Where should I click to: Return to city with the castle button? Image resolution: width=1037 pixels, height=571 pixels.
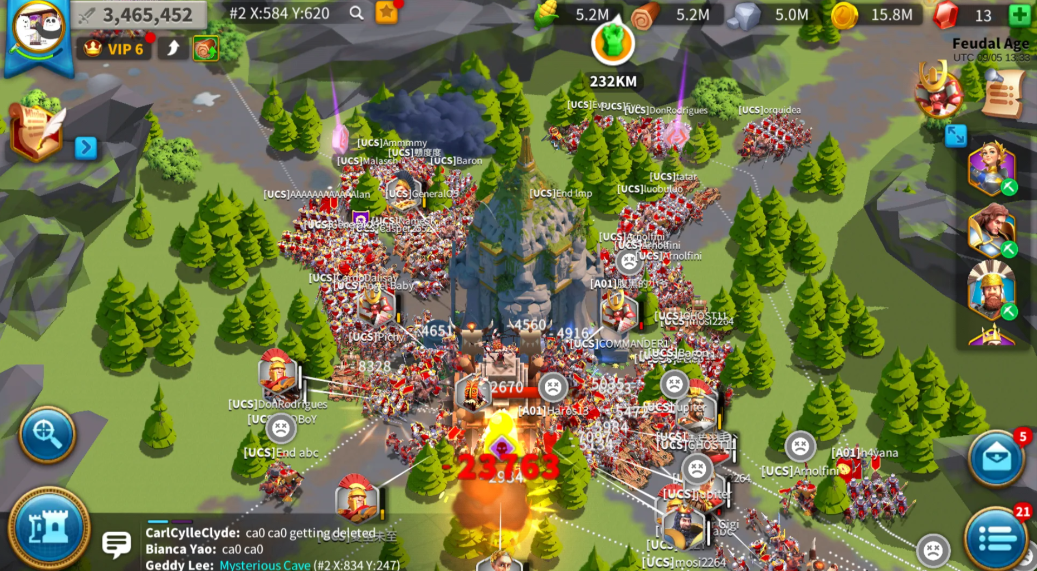[48, 529]
